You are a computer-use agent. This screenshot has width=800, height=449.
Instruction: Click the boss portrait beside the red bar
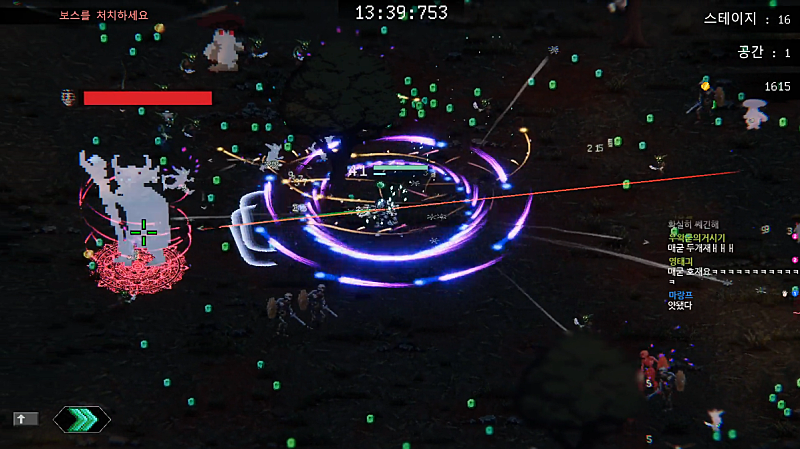pyautogui.click(x=68, y=97)
